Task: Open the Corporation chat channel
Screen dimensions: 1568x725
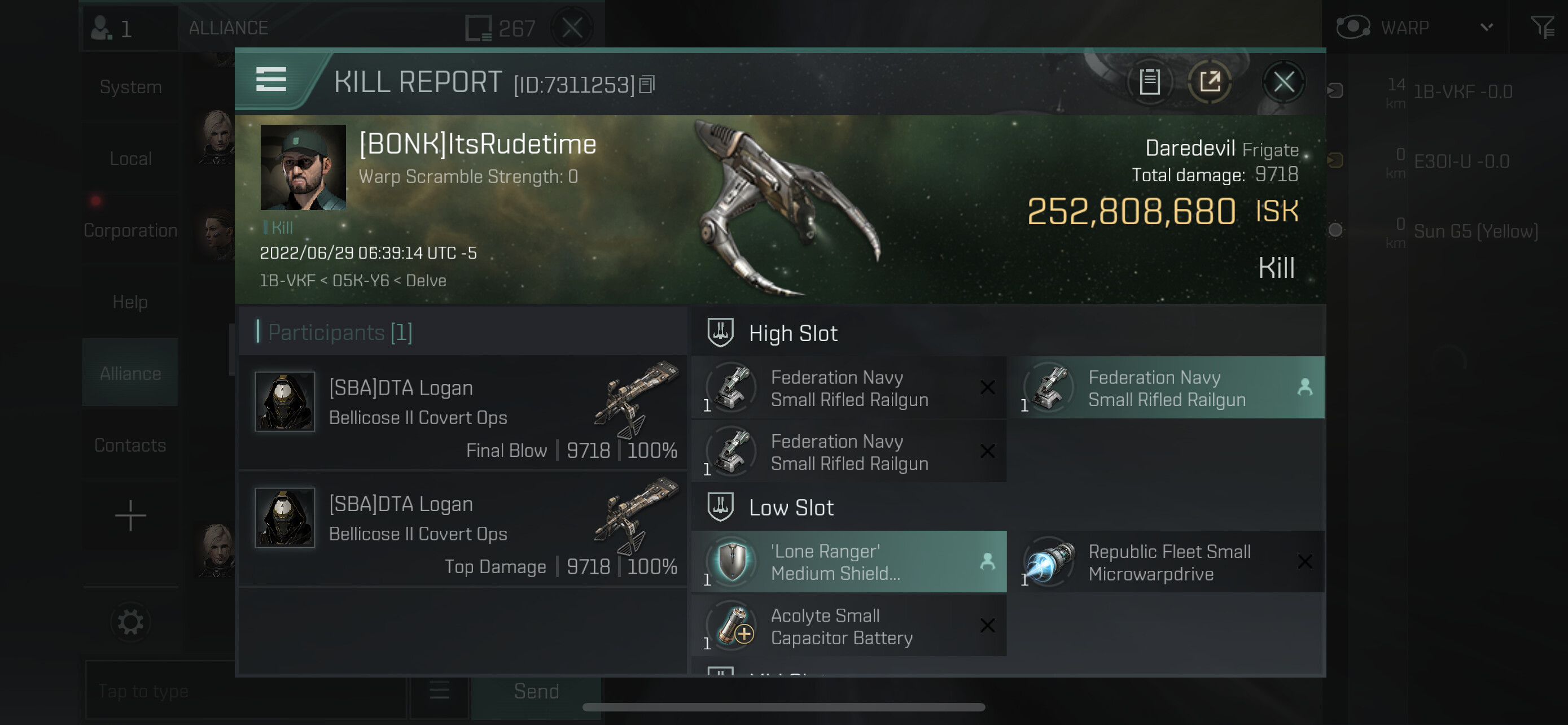Action: pos(130,230)
